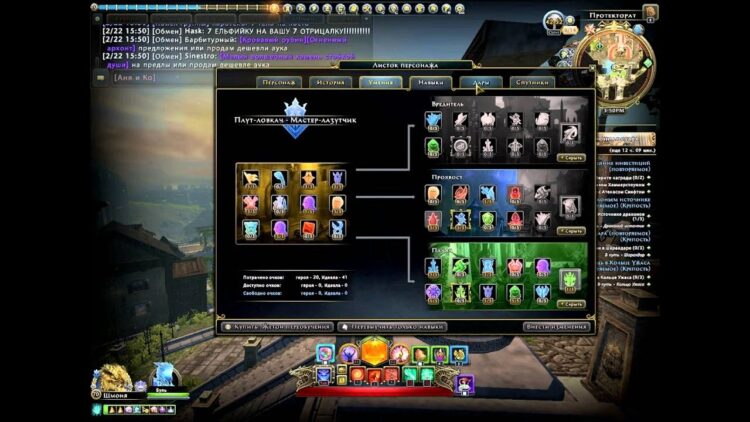Switch to the Персонаж tab
750x422 pixels.
[x=276, y=82]
